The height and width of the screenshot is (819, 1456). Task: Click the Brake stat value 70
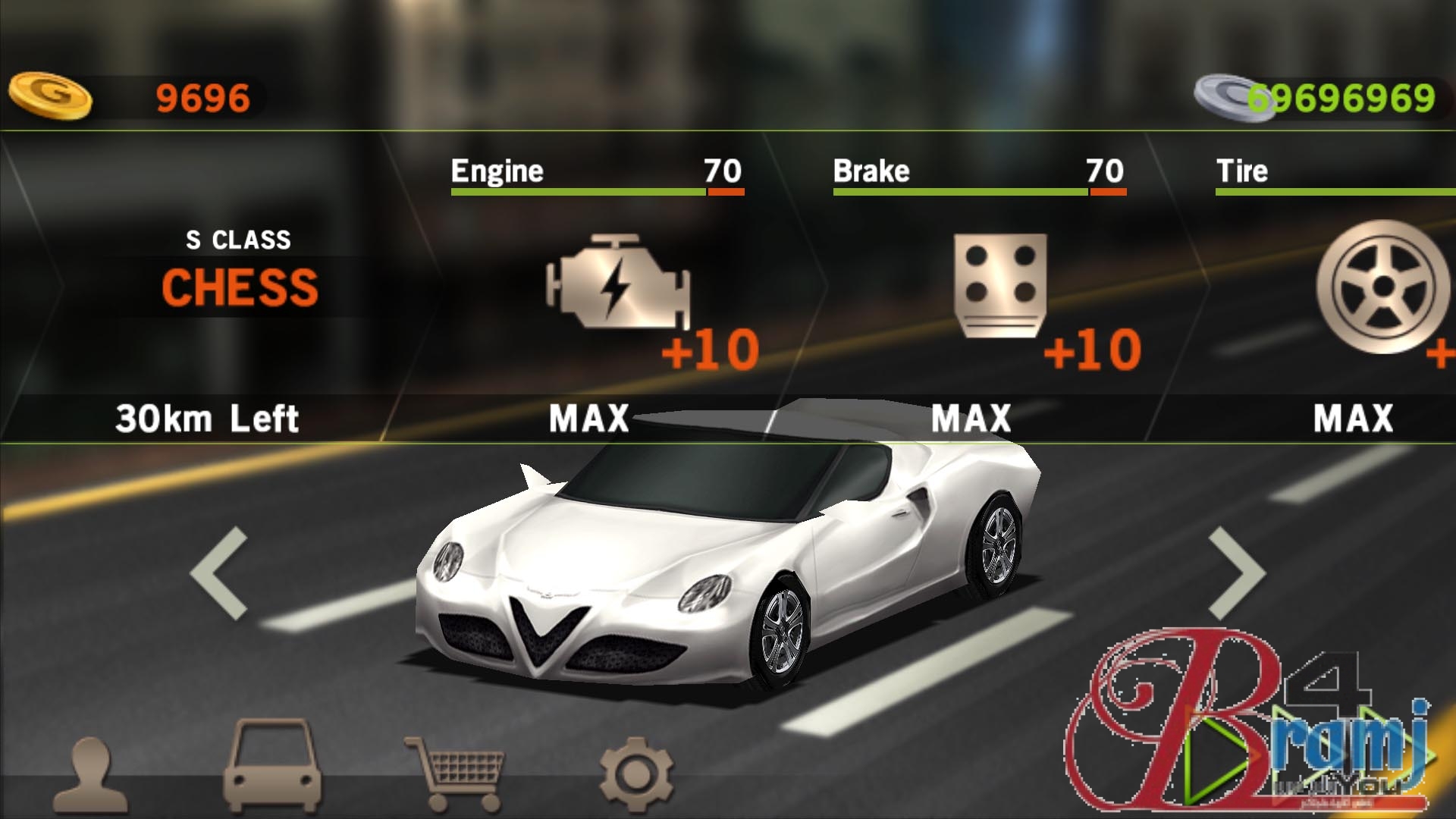point(1103,171)
